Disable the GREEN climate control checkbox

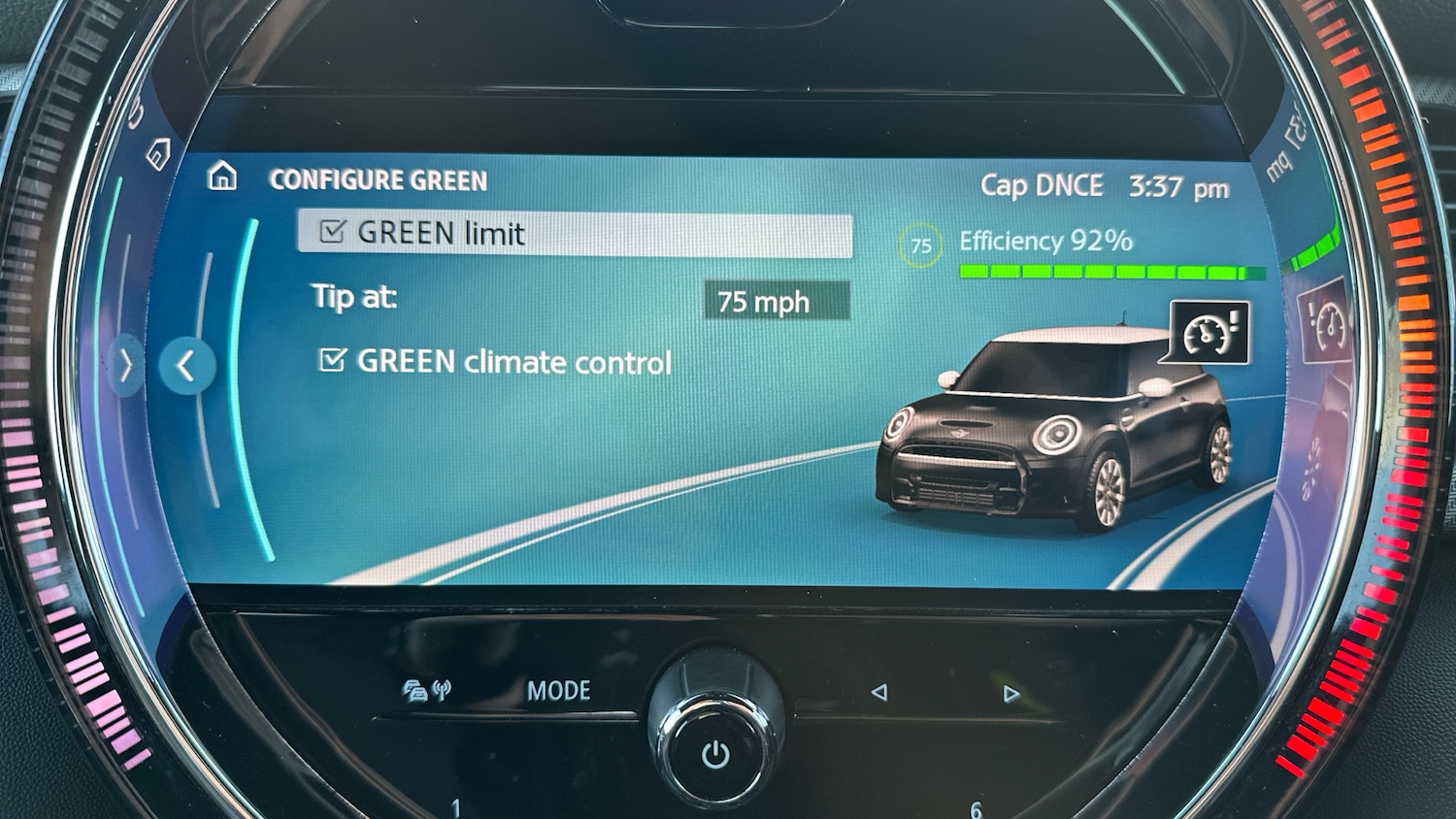coord(334,360)
